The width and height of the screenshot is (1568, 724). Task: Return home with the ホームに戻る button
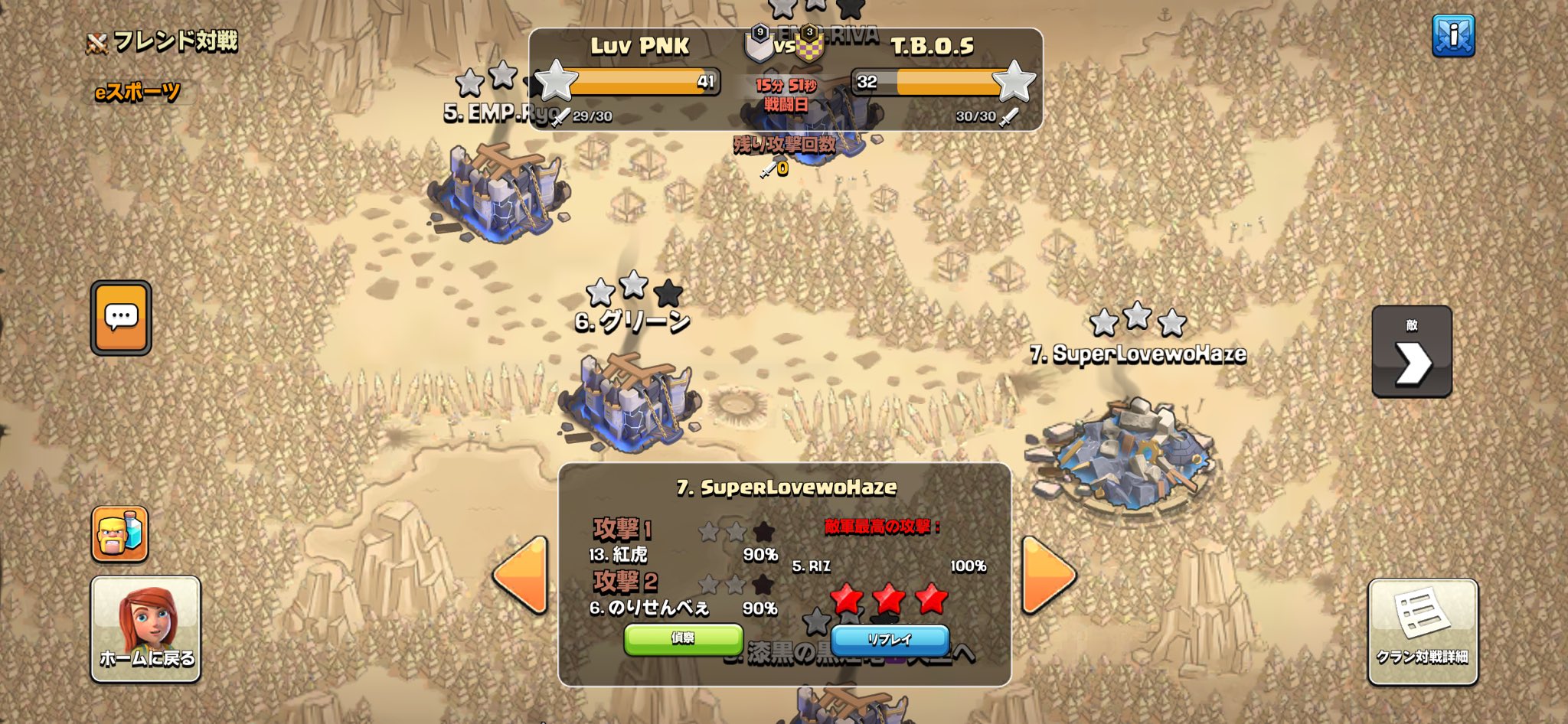(x=146, y=628)
